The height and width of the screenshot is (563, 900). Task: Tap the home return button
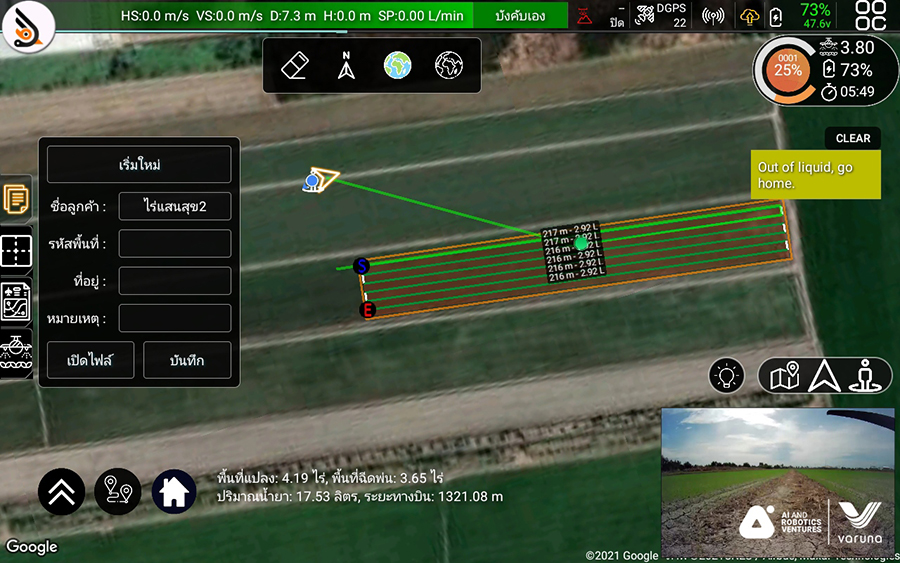[174, 491]
